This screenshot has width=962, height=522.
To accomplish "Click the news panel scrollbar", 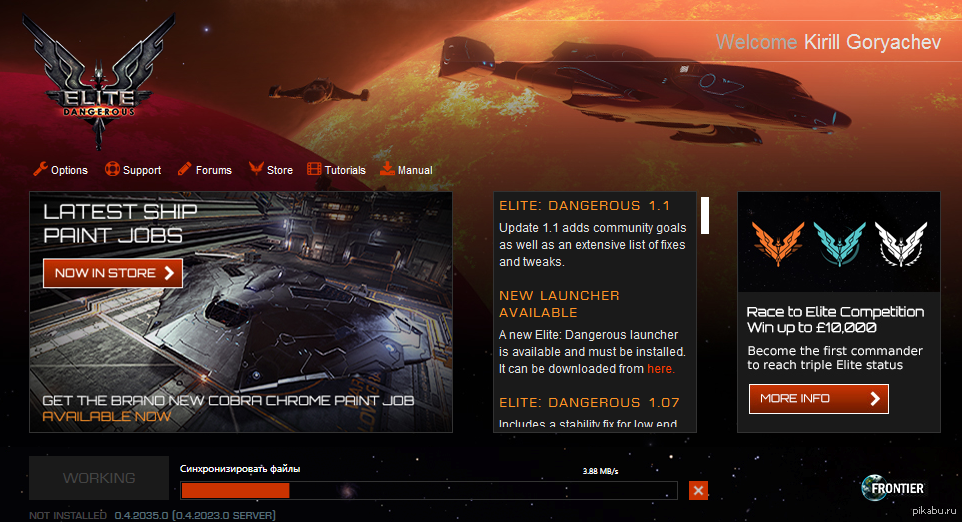I will tap(705, 215).
